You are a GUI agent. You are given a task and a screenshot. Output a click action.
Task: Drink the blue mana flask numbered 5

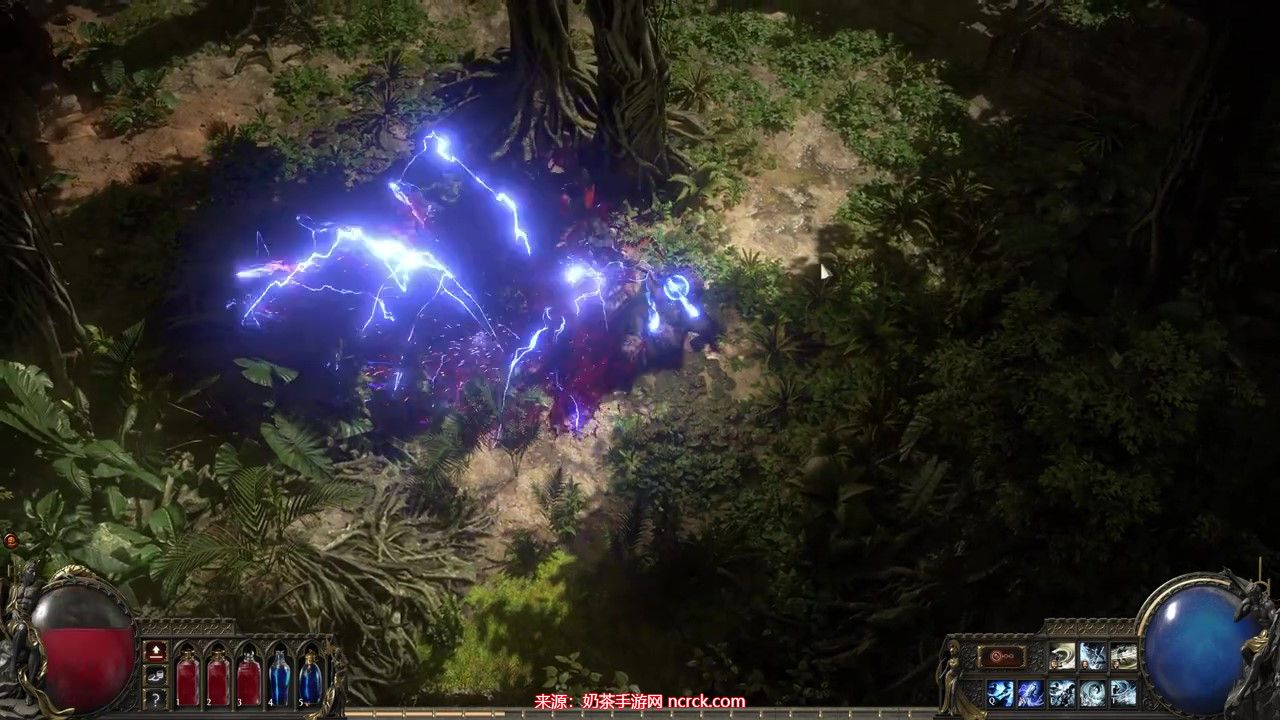tap(311, 677)
